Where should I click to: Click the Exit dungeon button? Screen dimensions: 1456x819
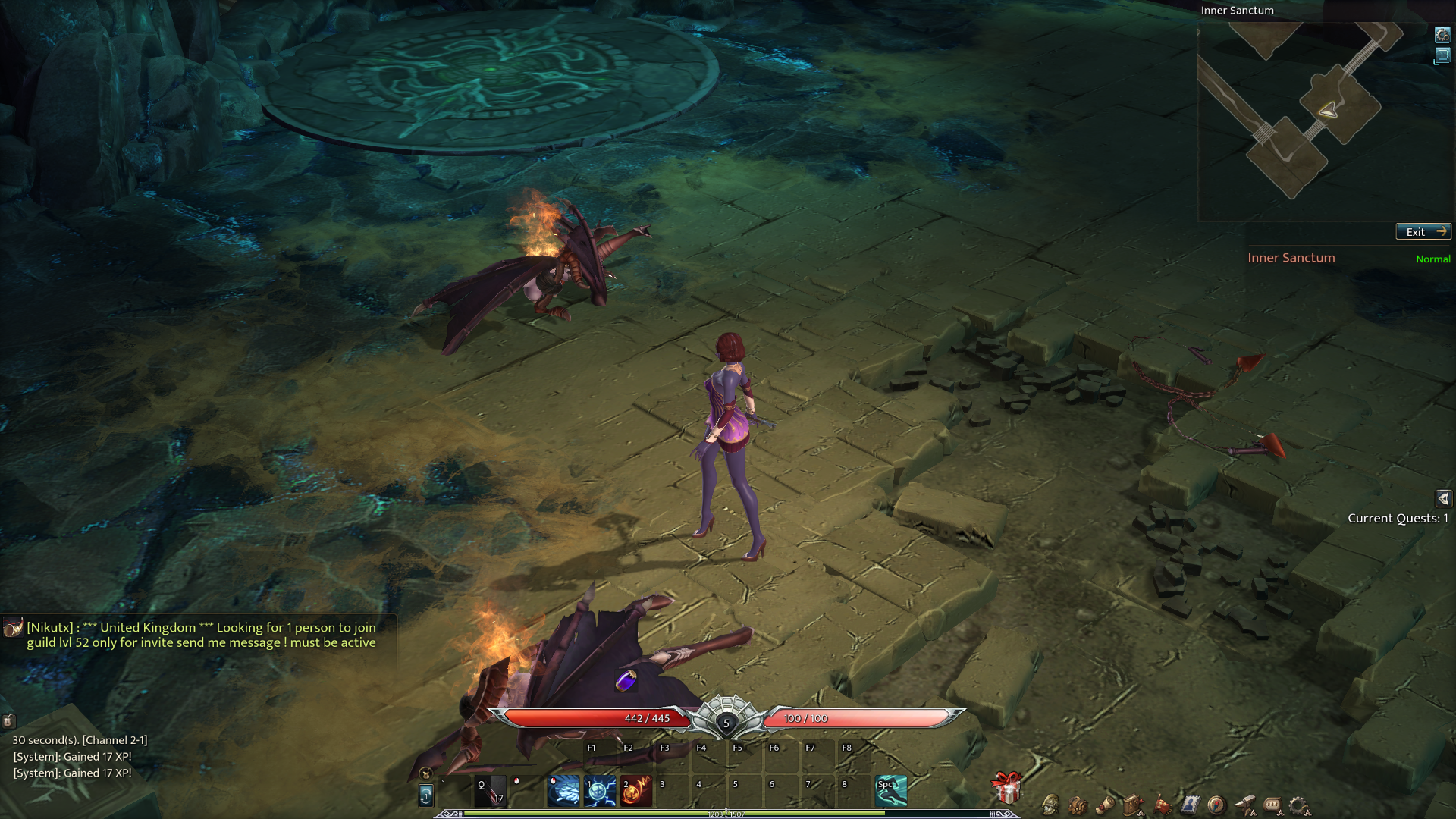click(x=1423, y=232)
